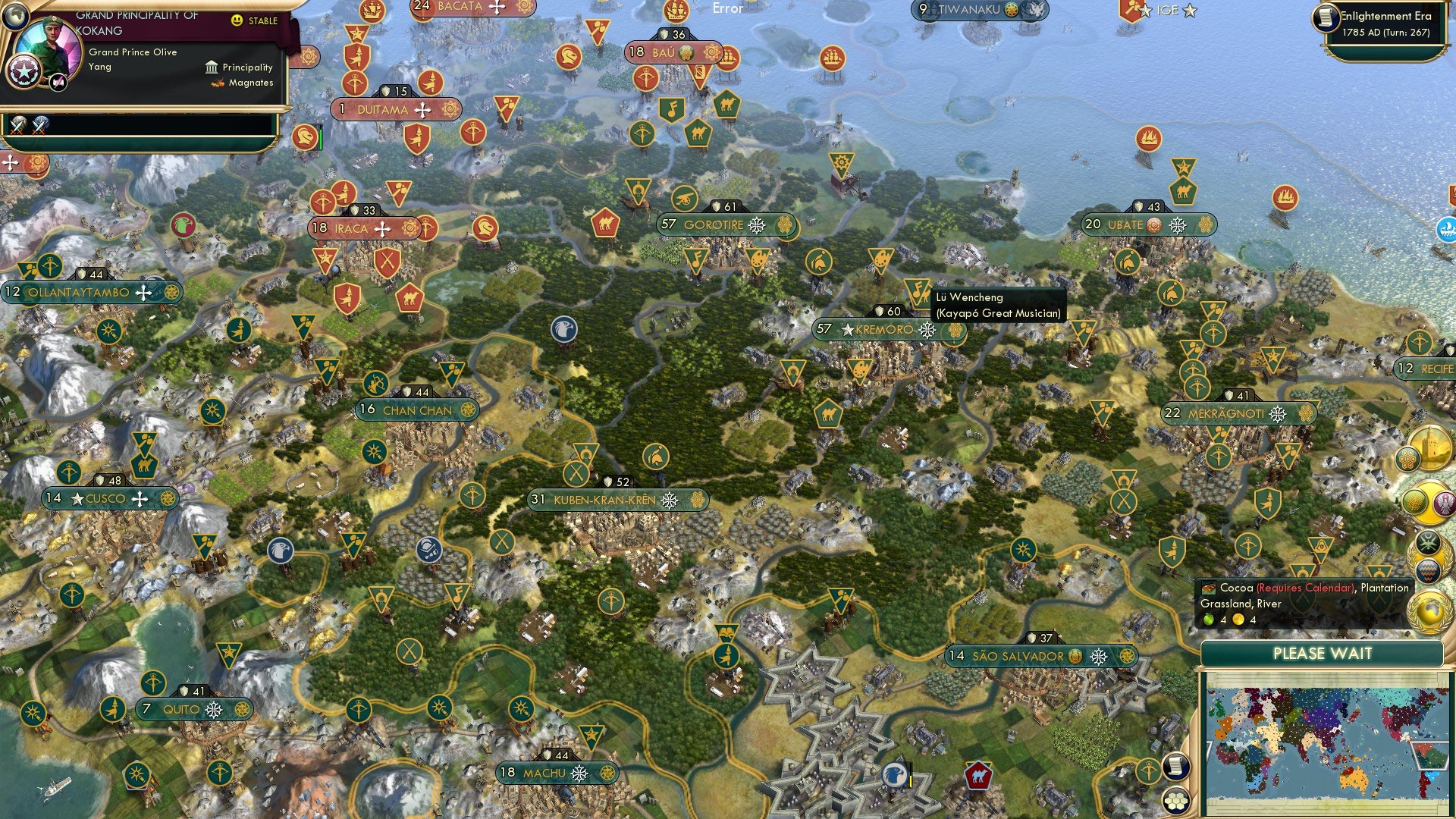This screenshot has width=1456, height=819.
Task: Click the camel caravan icon below Ubate
Action: point(1183,191)
